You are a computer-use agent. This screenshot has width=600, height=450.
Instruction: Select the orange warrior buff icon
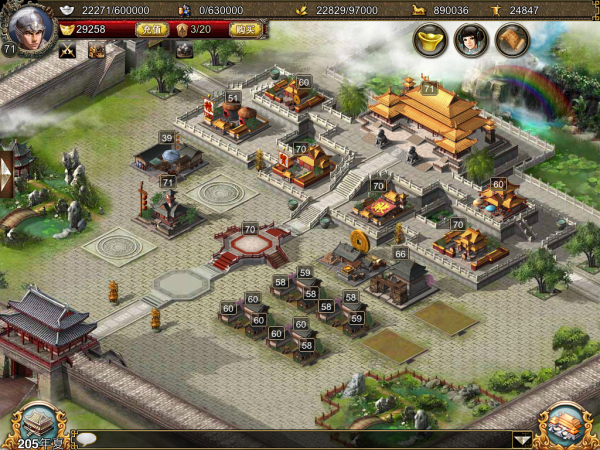tap(97, 51)
